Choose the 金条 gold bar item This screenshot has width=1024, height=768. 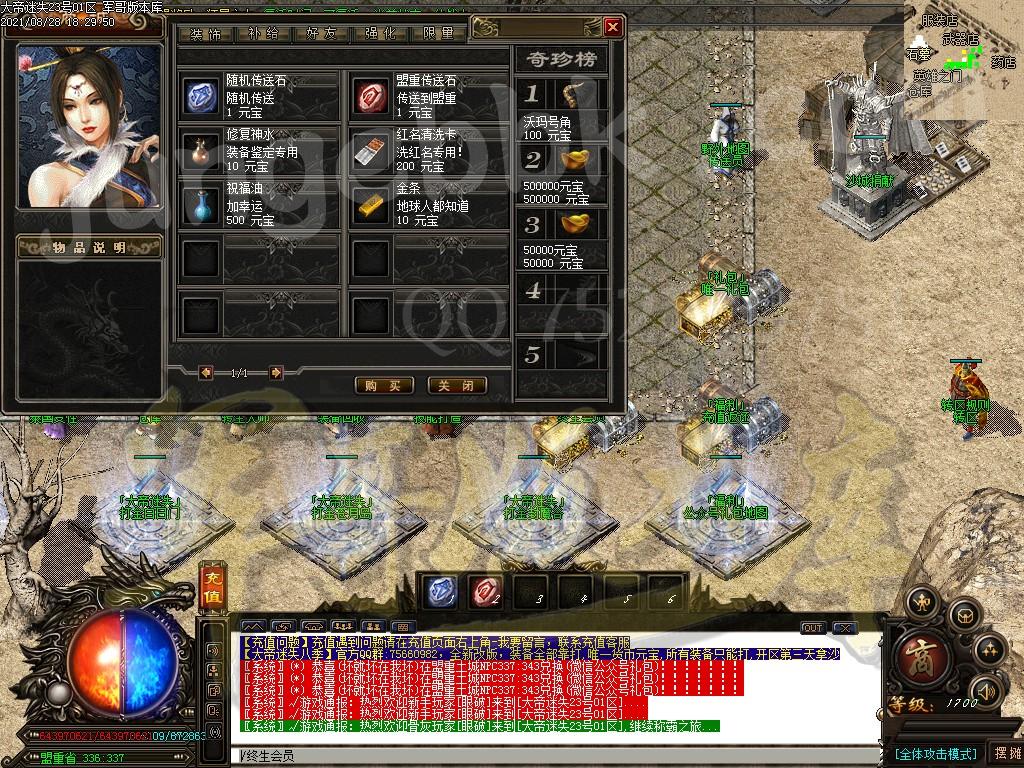(x=371, y=205)
